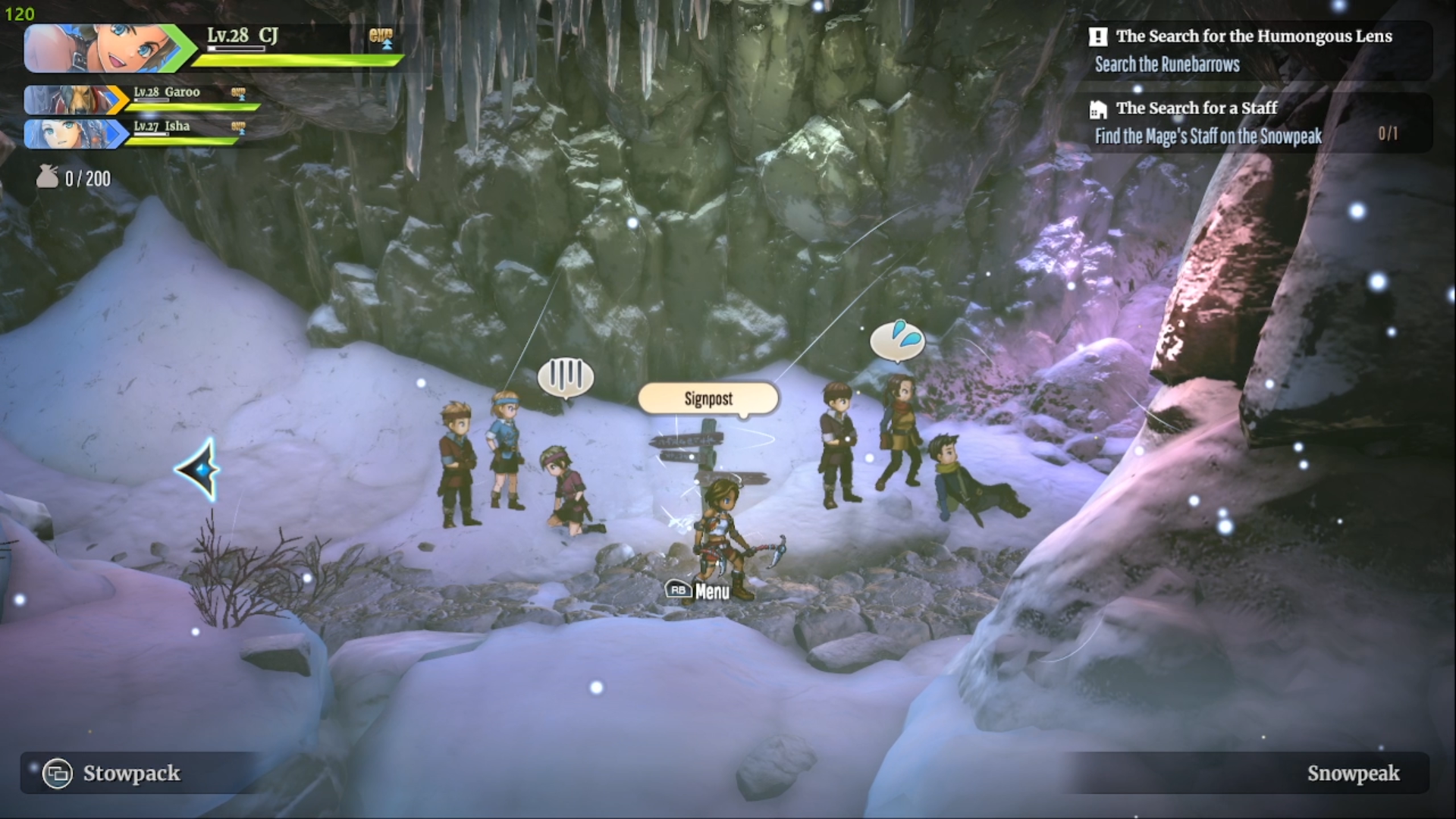Open the Menu above the character
This screenshot has height=819, width=1456.
pos(698,591)
